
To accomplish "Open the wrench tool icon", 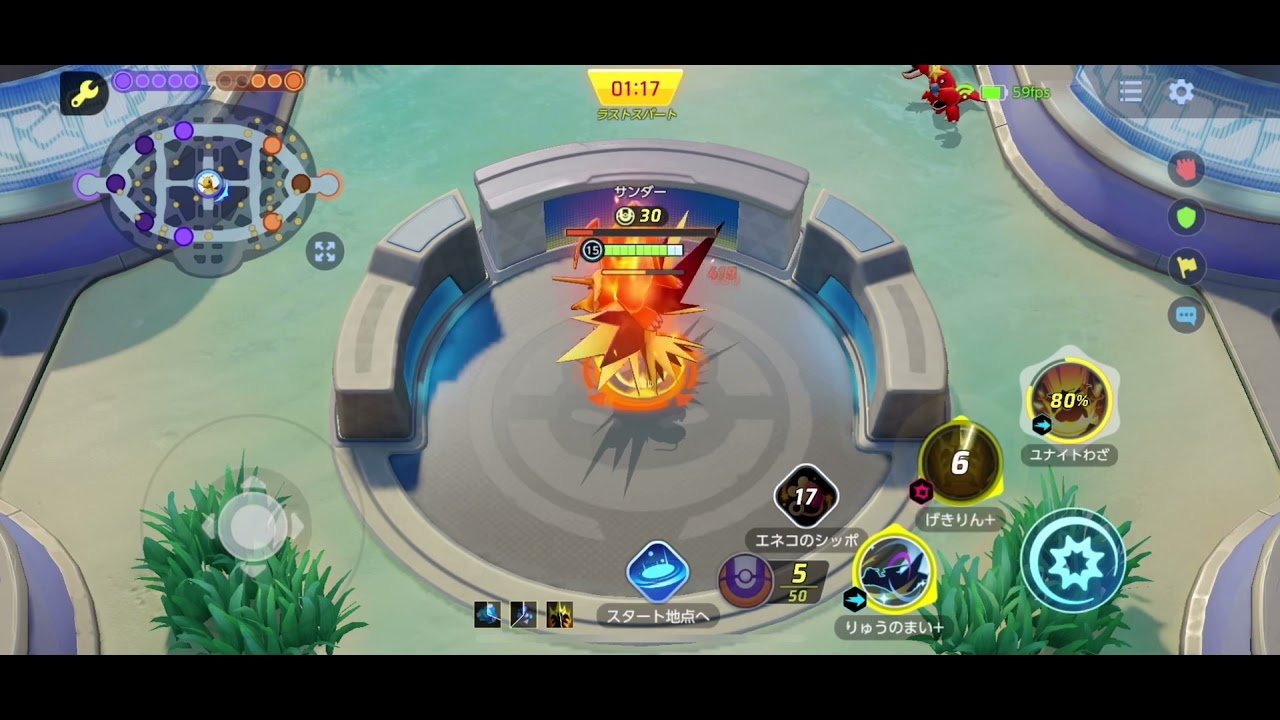I will (83, 93).
